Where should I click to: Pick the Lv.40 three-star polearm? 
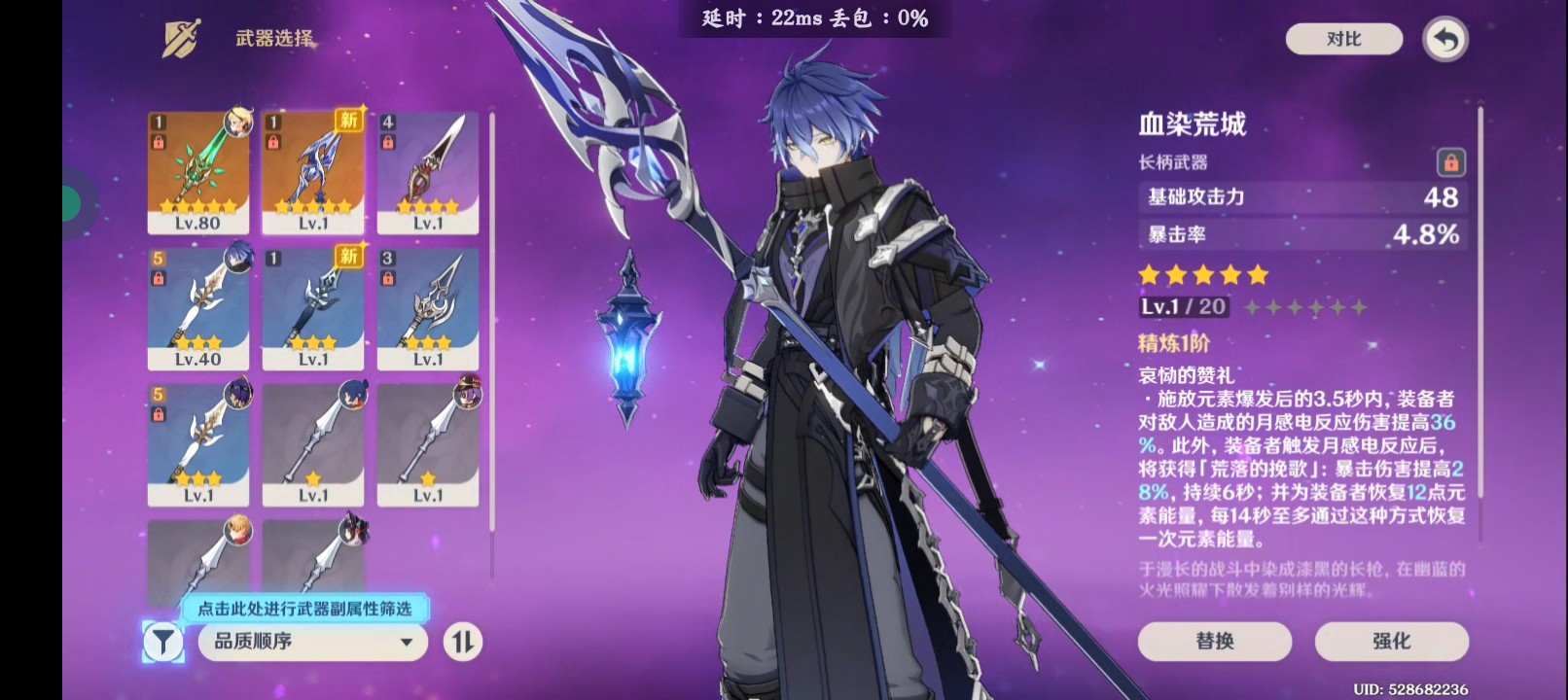(198, 309)
